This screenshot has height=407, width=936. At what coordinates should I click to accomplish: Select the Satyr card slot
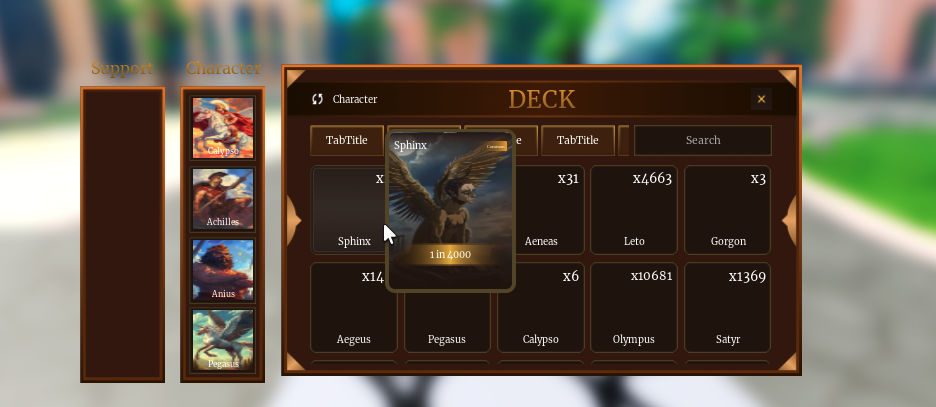(727, 308)
